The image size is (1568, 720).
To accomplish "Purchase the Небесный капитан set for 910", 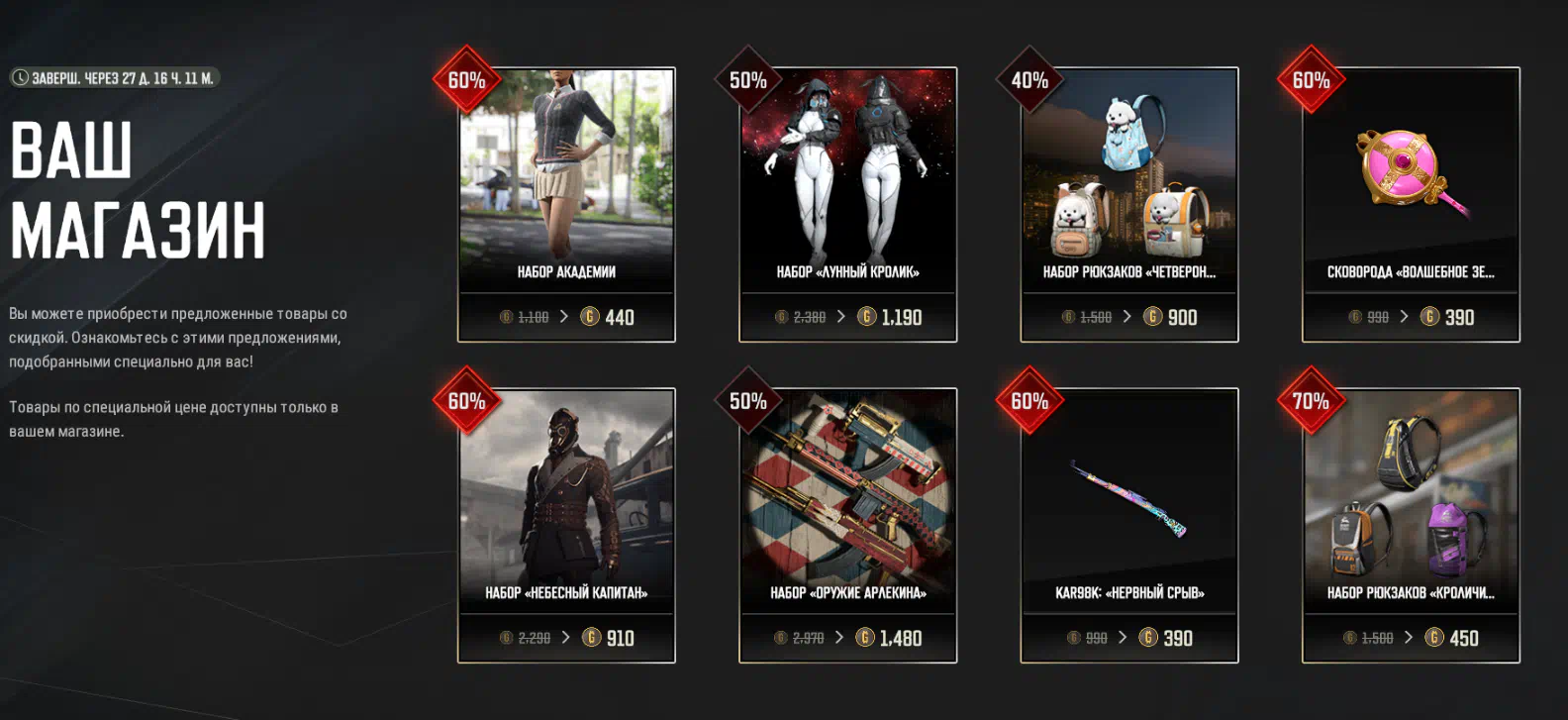I will coord(609,638).
